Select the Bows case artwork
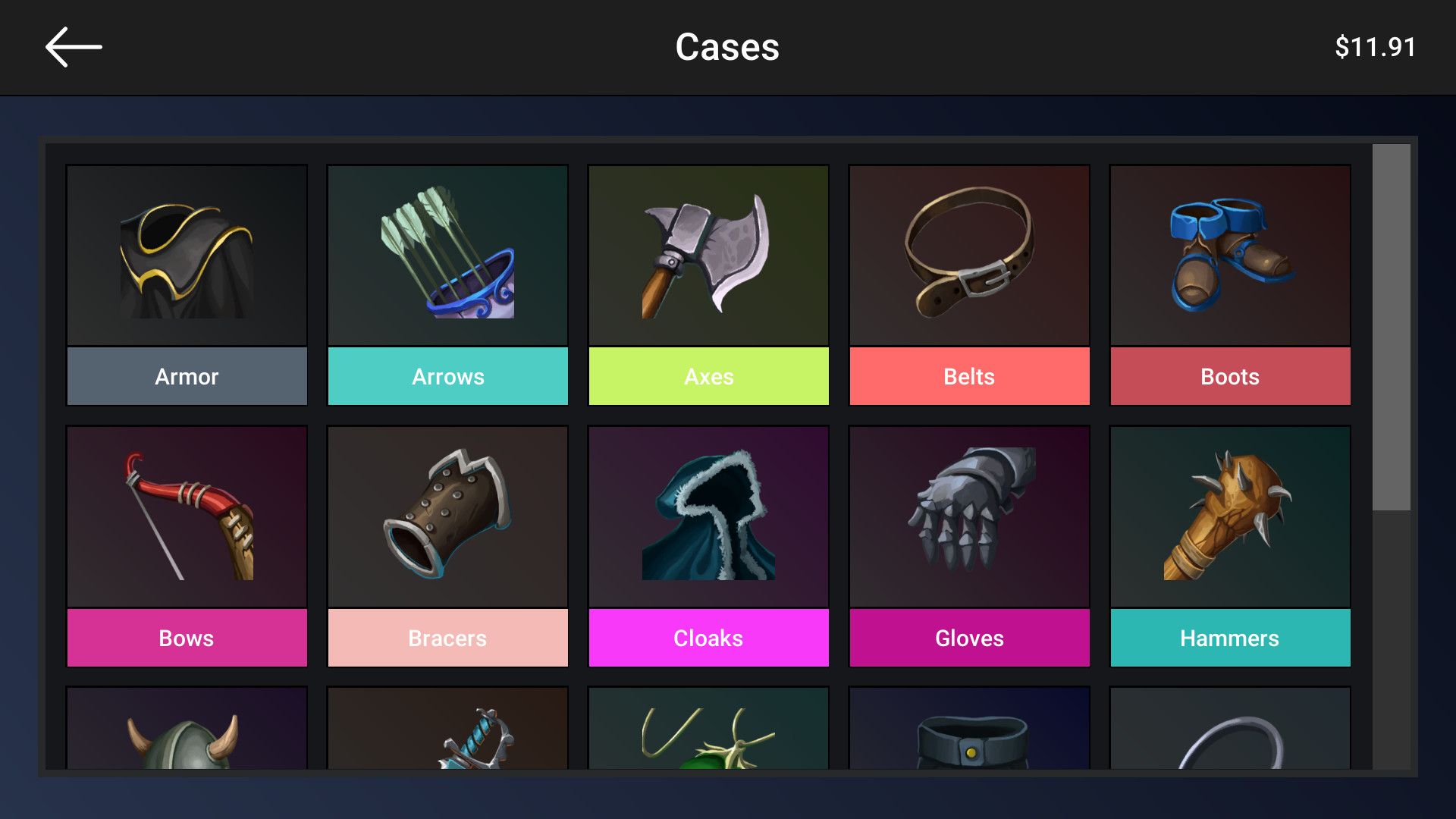1456x819 pixels. click(187, 516)
